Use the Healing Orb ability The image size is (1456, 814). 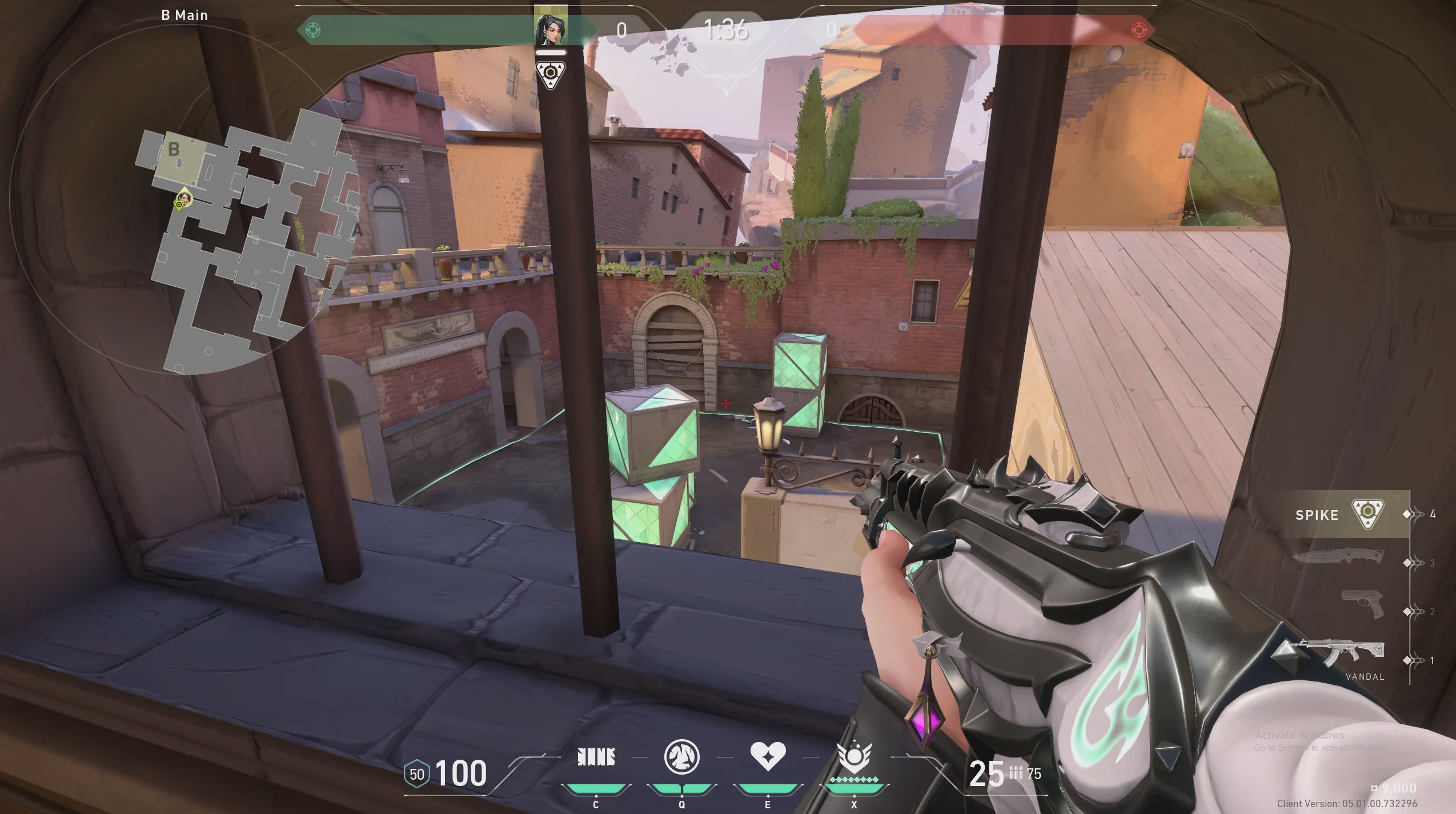(x=768, y=756)
